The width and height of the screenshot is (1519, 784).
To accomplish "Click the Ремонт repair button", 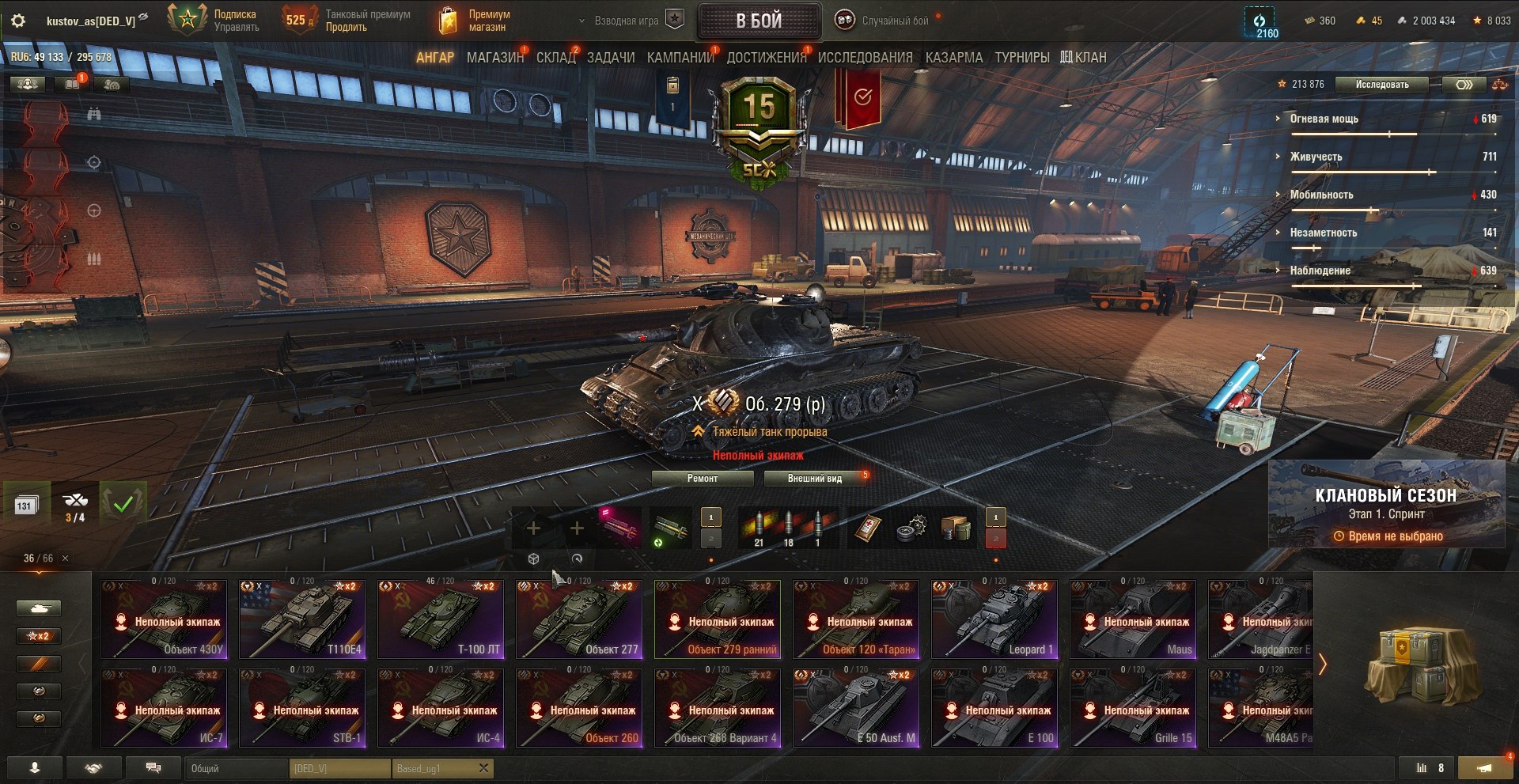I will [703, 479].
